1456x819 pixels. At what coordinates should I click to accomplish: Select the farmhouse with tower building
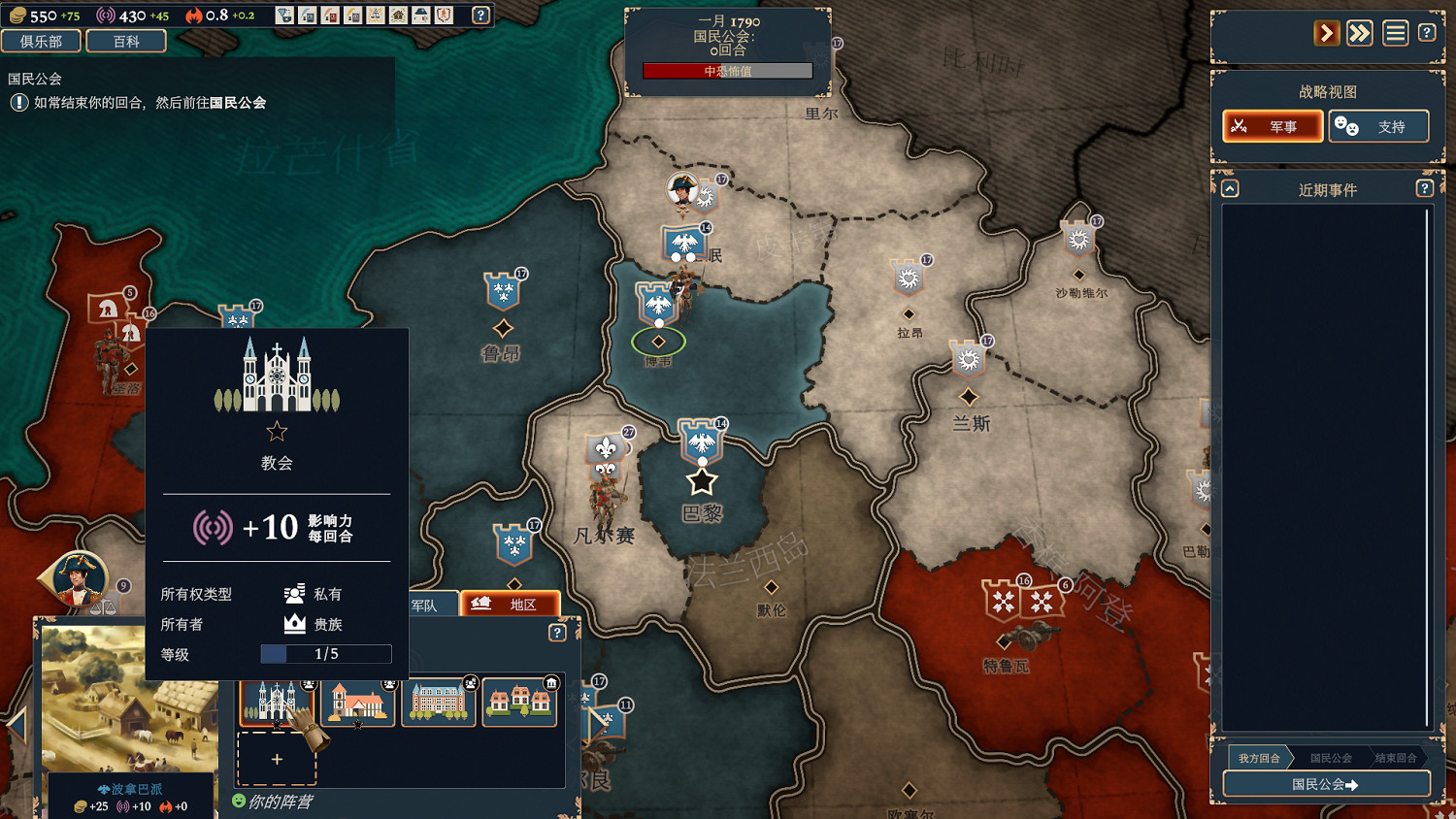(358, 702)
